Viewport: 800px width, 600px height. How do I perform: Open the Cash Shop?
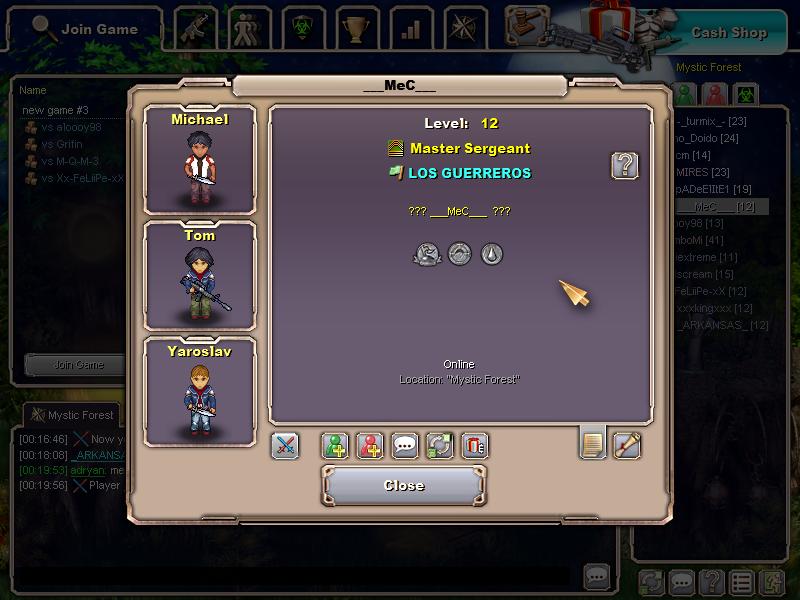coord(729,33)
